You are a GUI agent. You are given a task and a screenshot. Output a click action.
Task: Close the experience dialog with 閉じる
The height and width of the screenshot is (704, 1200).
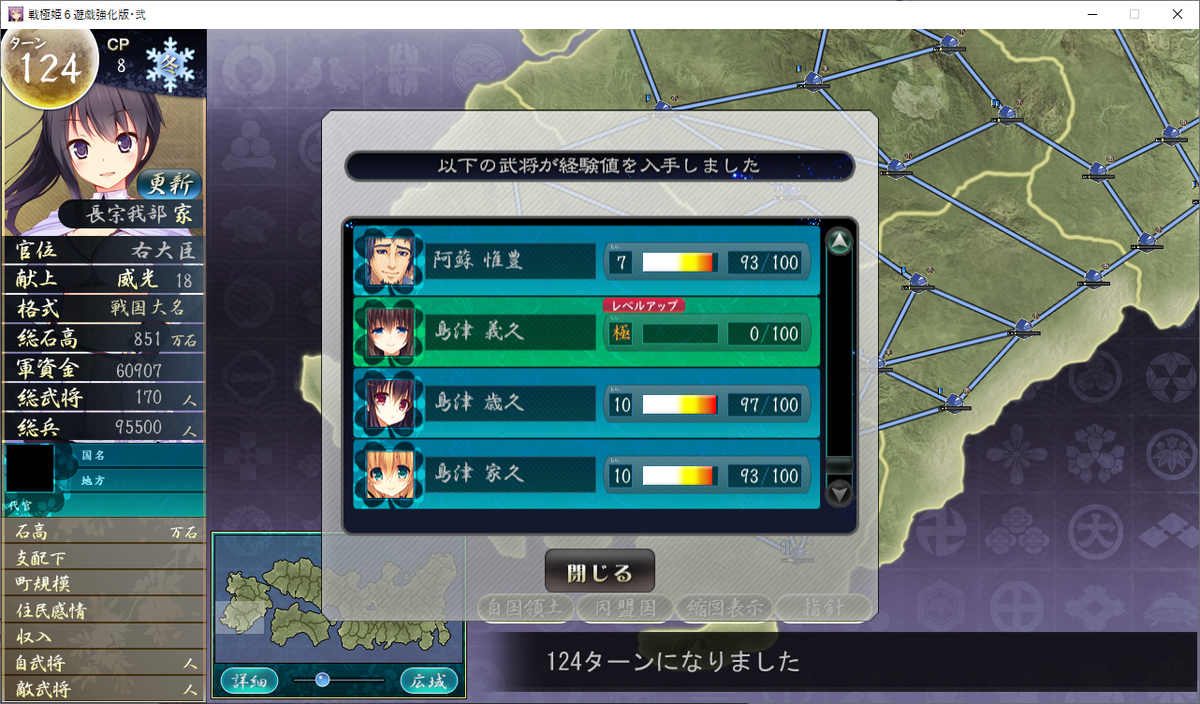pos(599,573)
